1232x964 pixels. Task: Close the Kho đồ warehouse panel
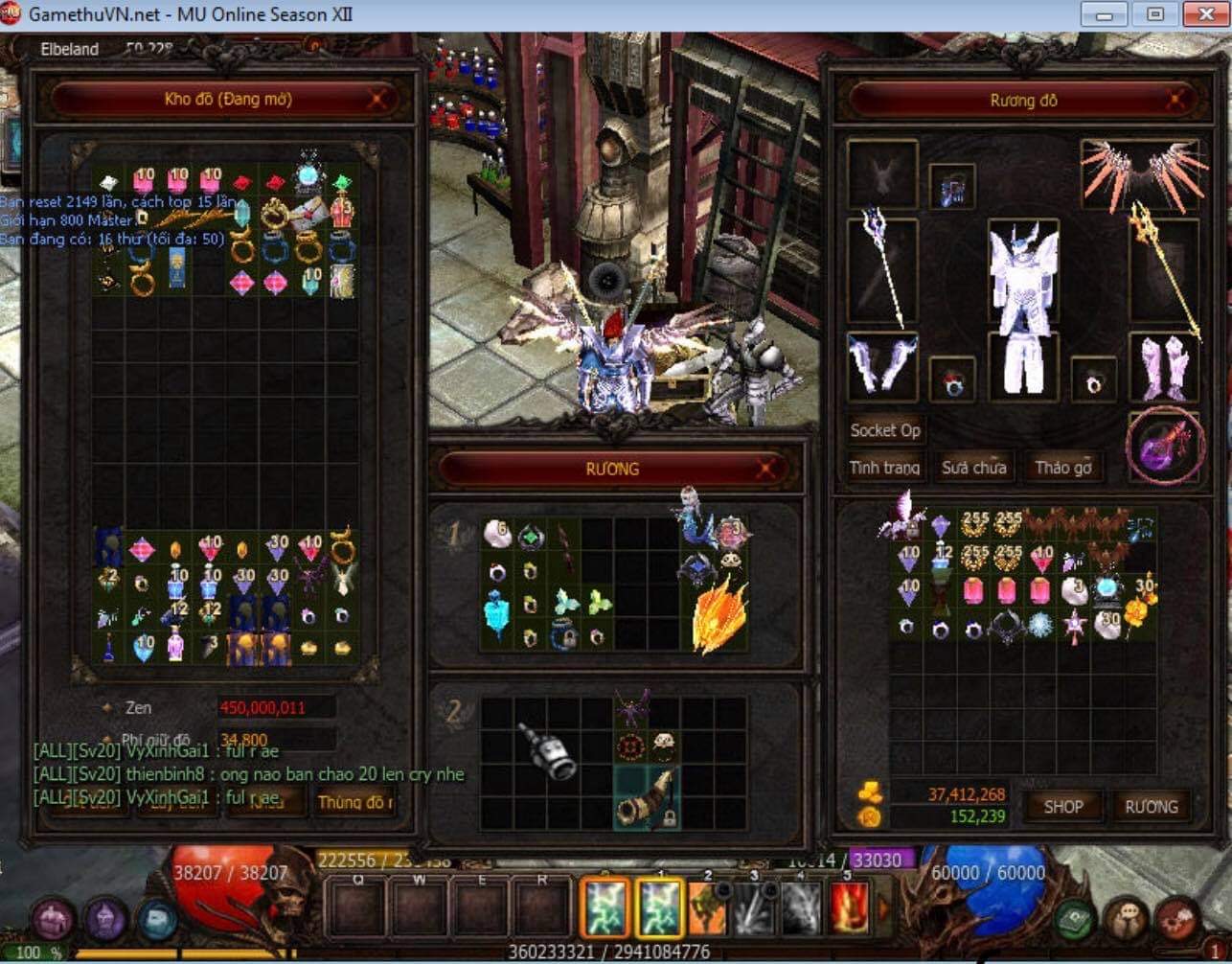(379, 98)
